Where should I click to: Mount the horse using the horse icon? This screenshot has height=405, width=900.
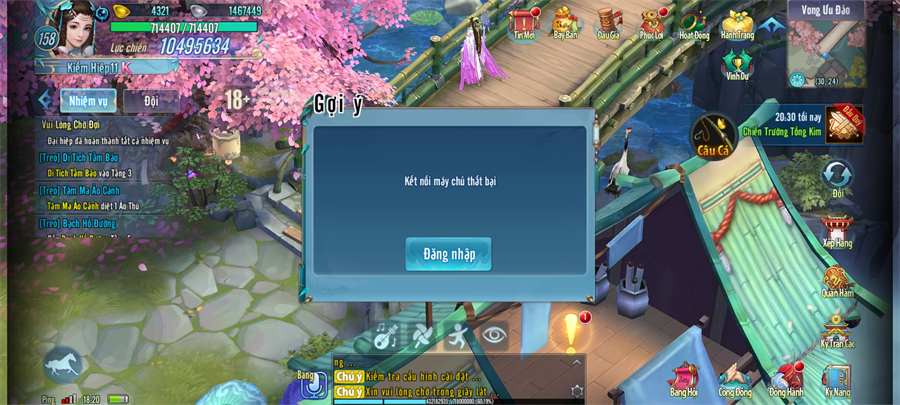(63, 364)
